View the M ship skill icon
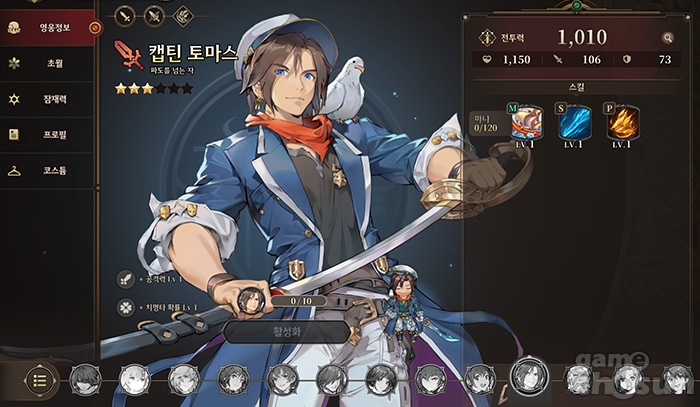Viewport: 700px width, 407px height. click(x=526, y=122)
